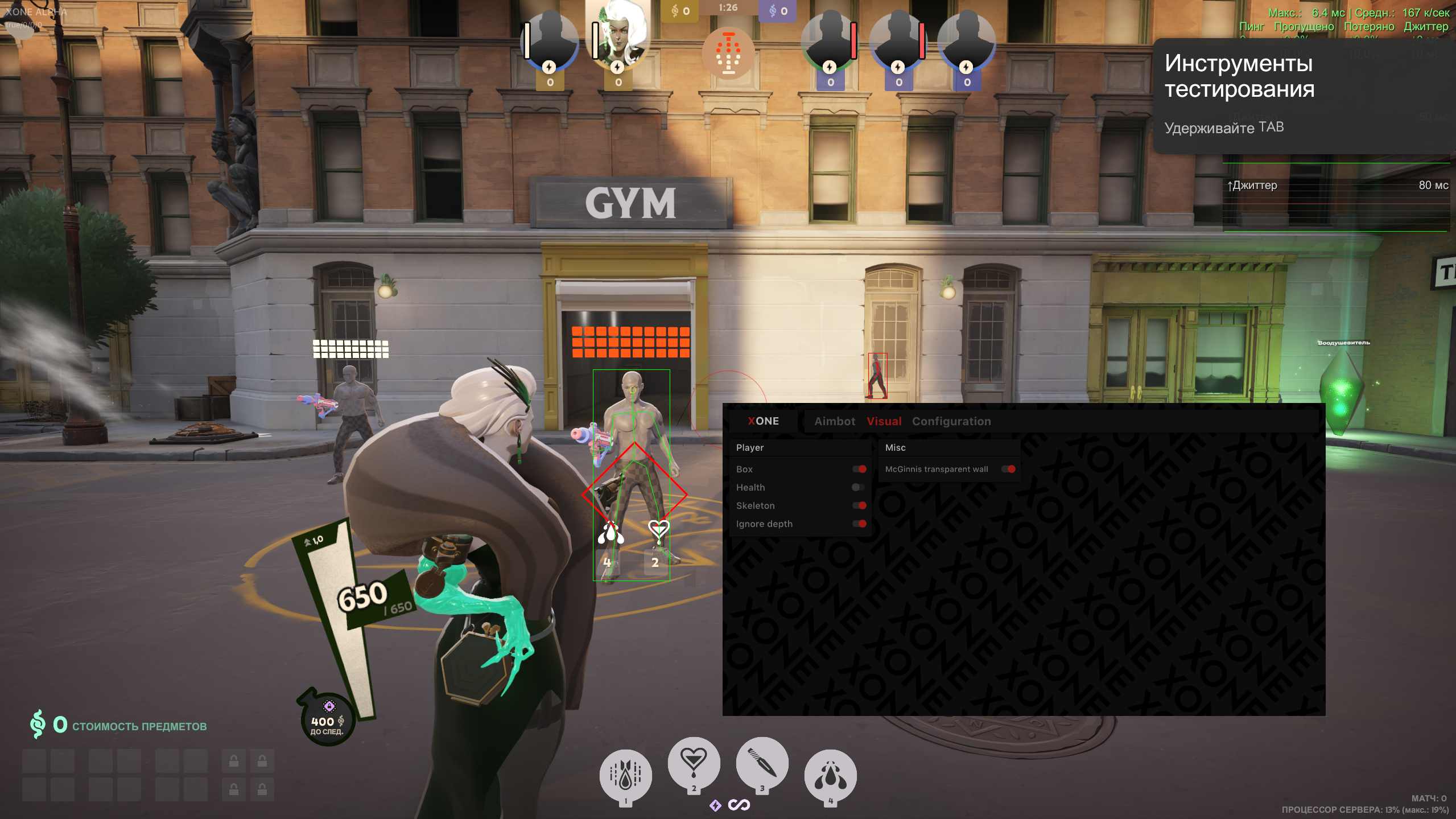Click the XONE logo in menu
The height and width of the screenshot is (819, 1456).
tap(763, 421)
